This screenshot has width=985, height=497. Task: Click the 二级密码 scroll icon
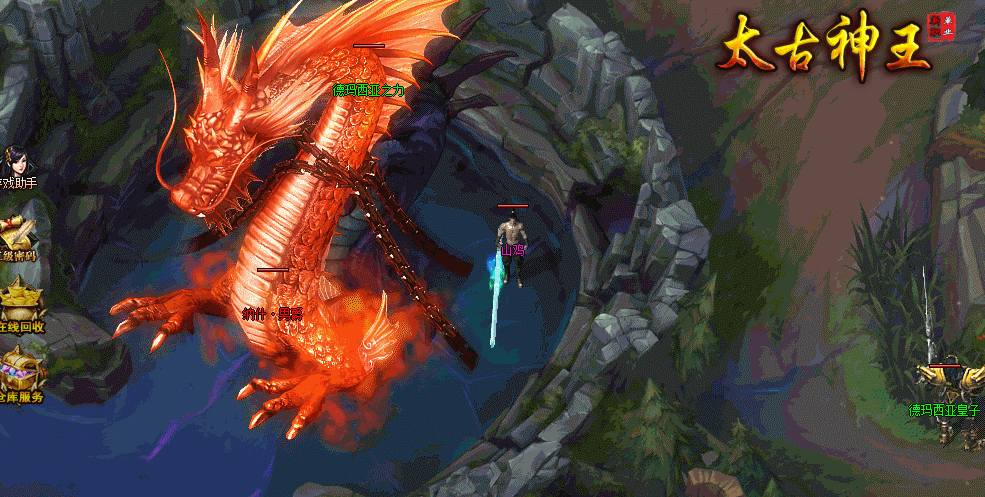click(18, 237)
